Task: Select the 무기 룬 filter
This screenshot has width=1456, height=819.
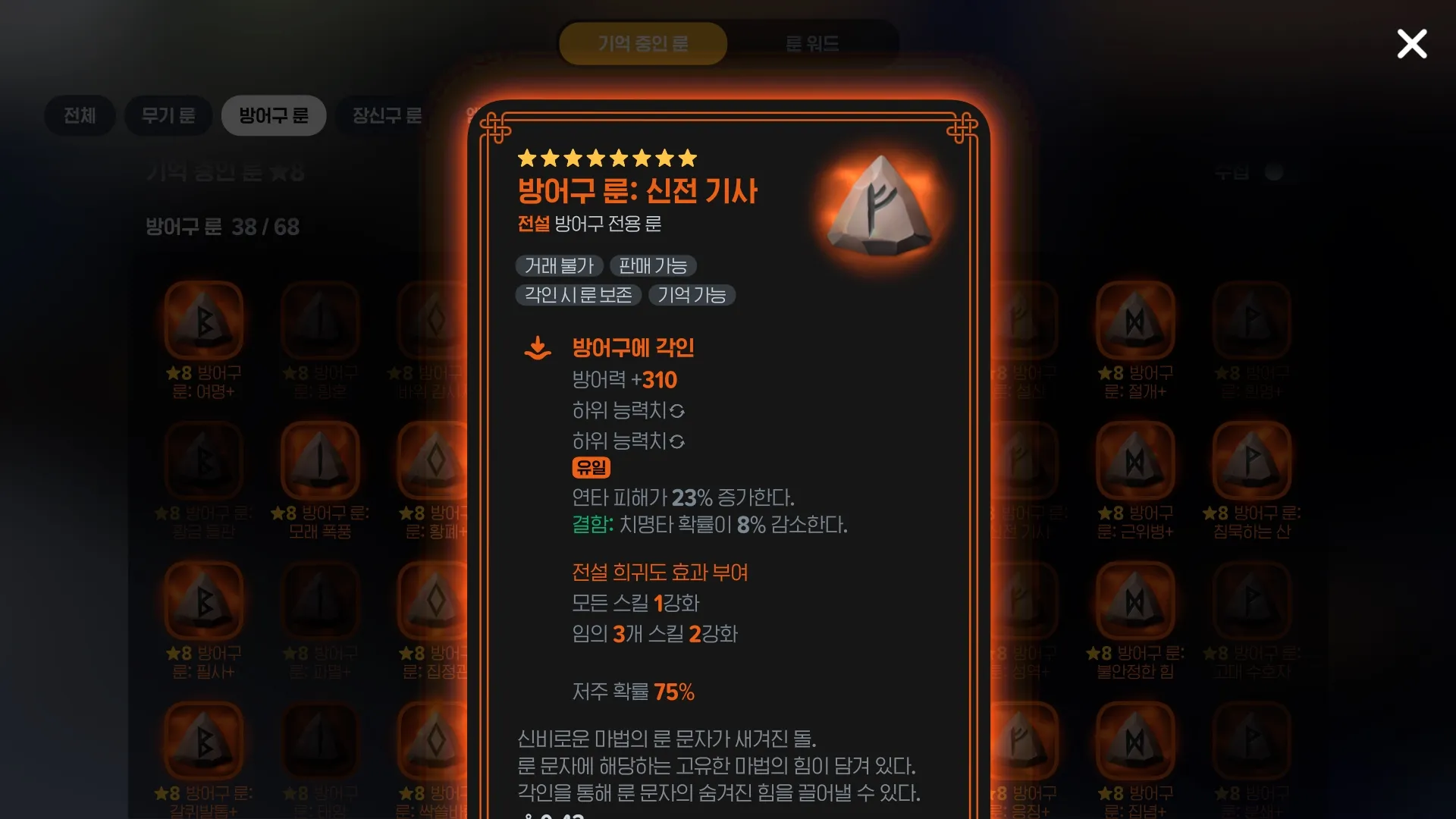Action: tap(168, 115)
